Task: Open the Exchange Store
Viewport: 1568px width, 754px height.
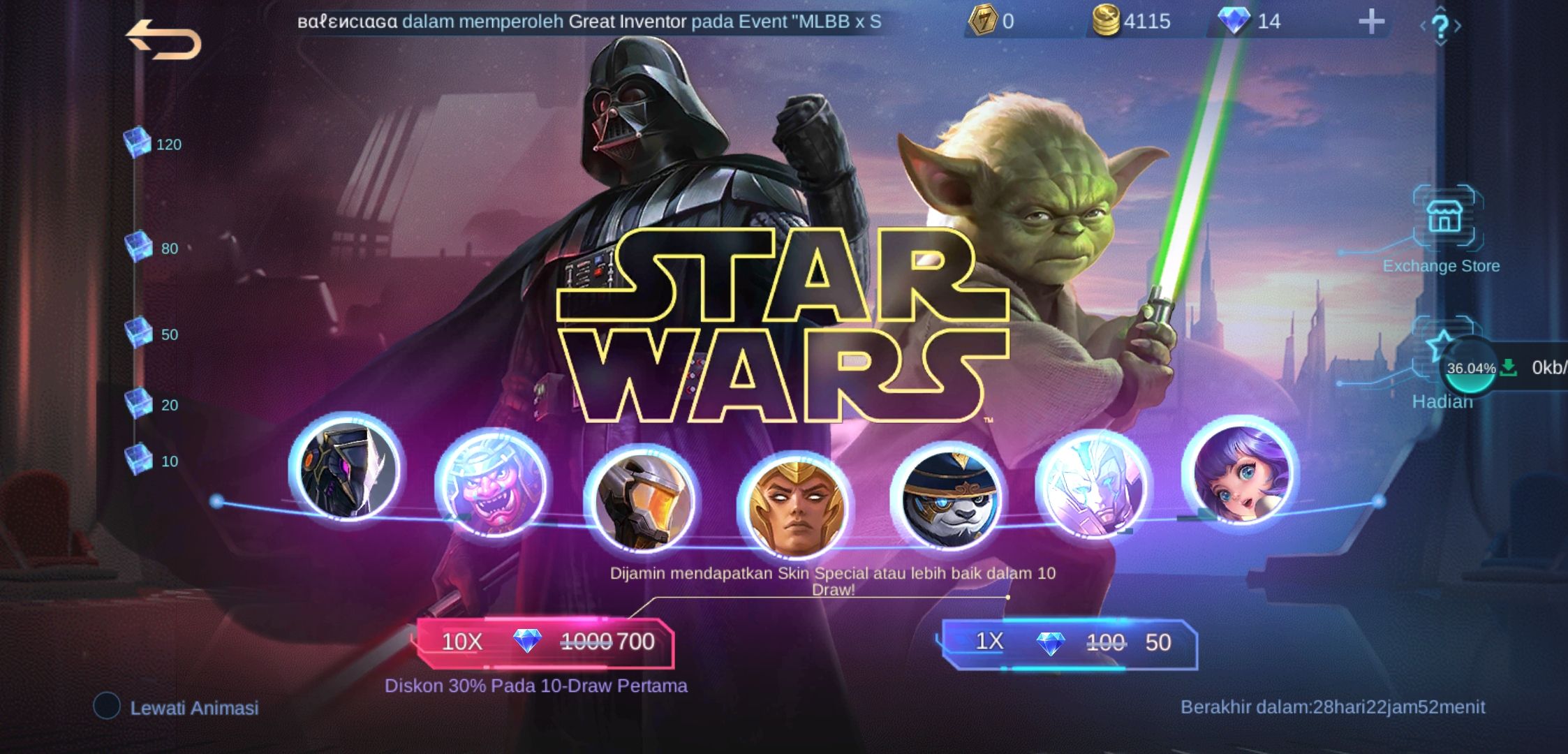Action: coord(1444,218)
